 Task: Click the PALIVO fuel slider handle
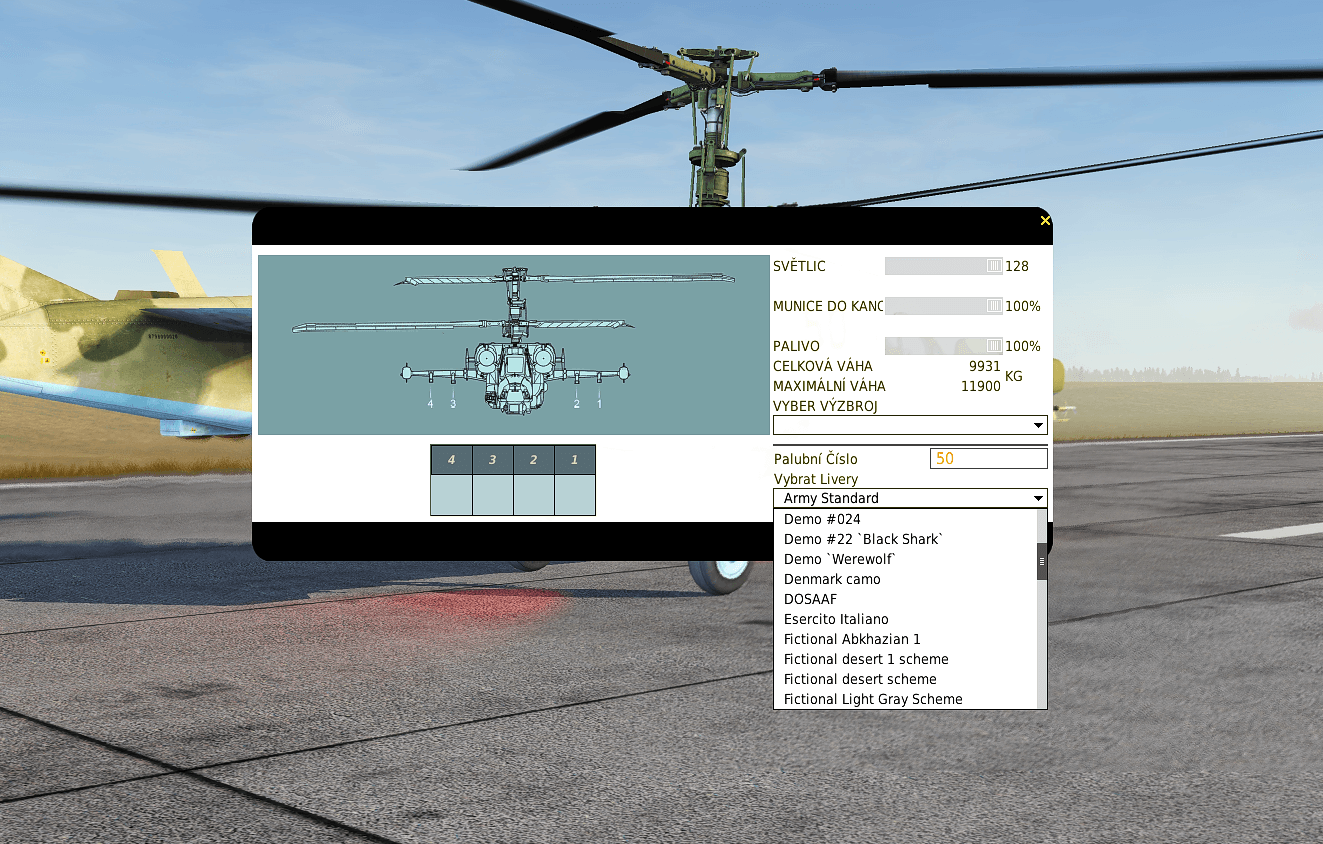pyautogui.click(x=993, y=345)
